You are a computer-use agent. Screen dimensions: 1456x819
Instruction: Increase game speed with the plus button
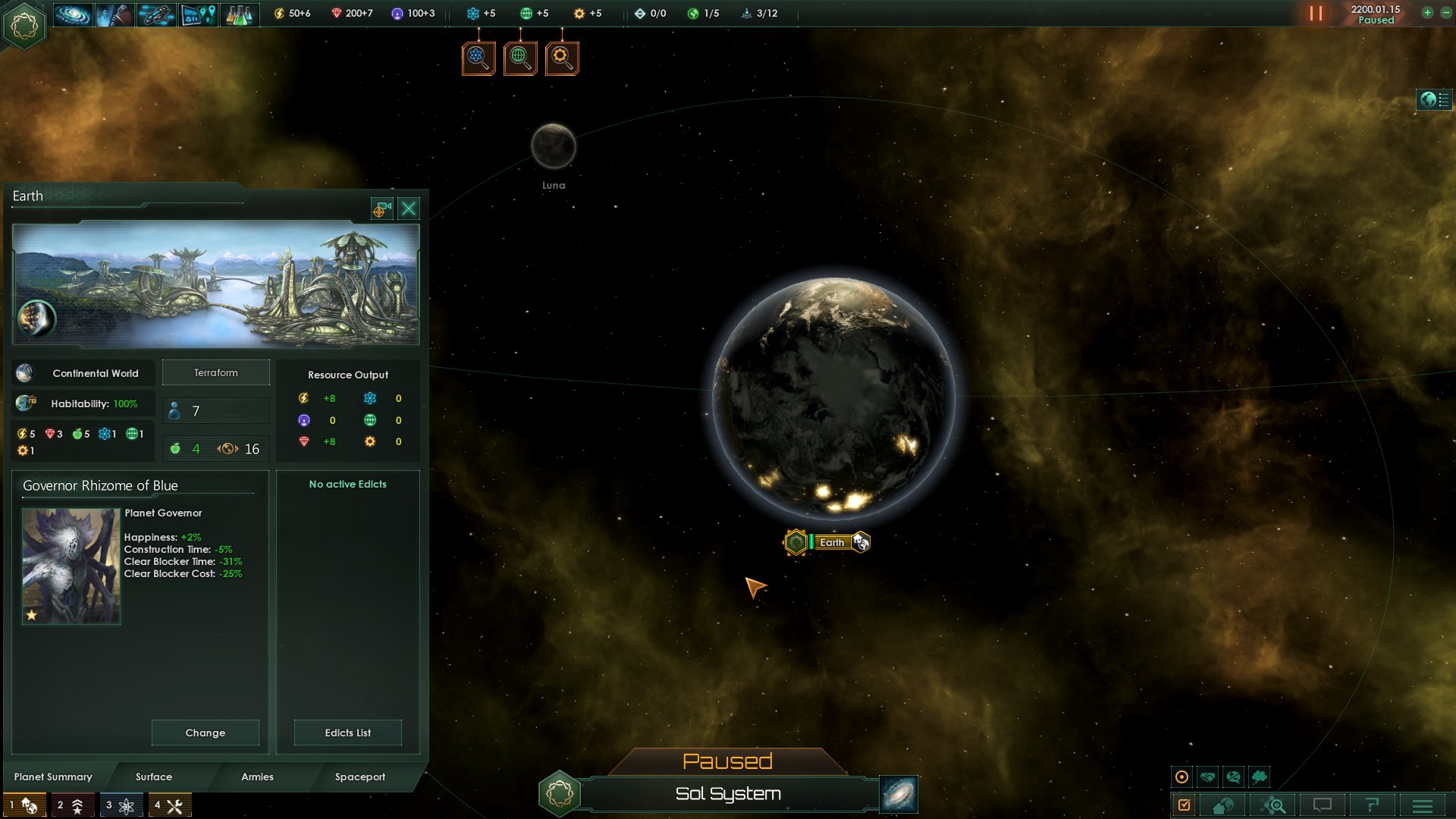click(x=1427, y=13)
